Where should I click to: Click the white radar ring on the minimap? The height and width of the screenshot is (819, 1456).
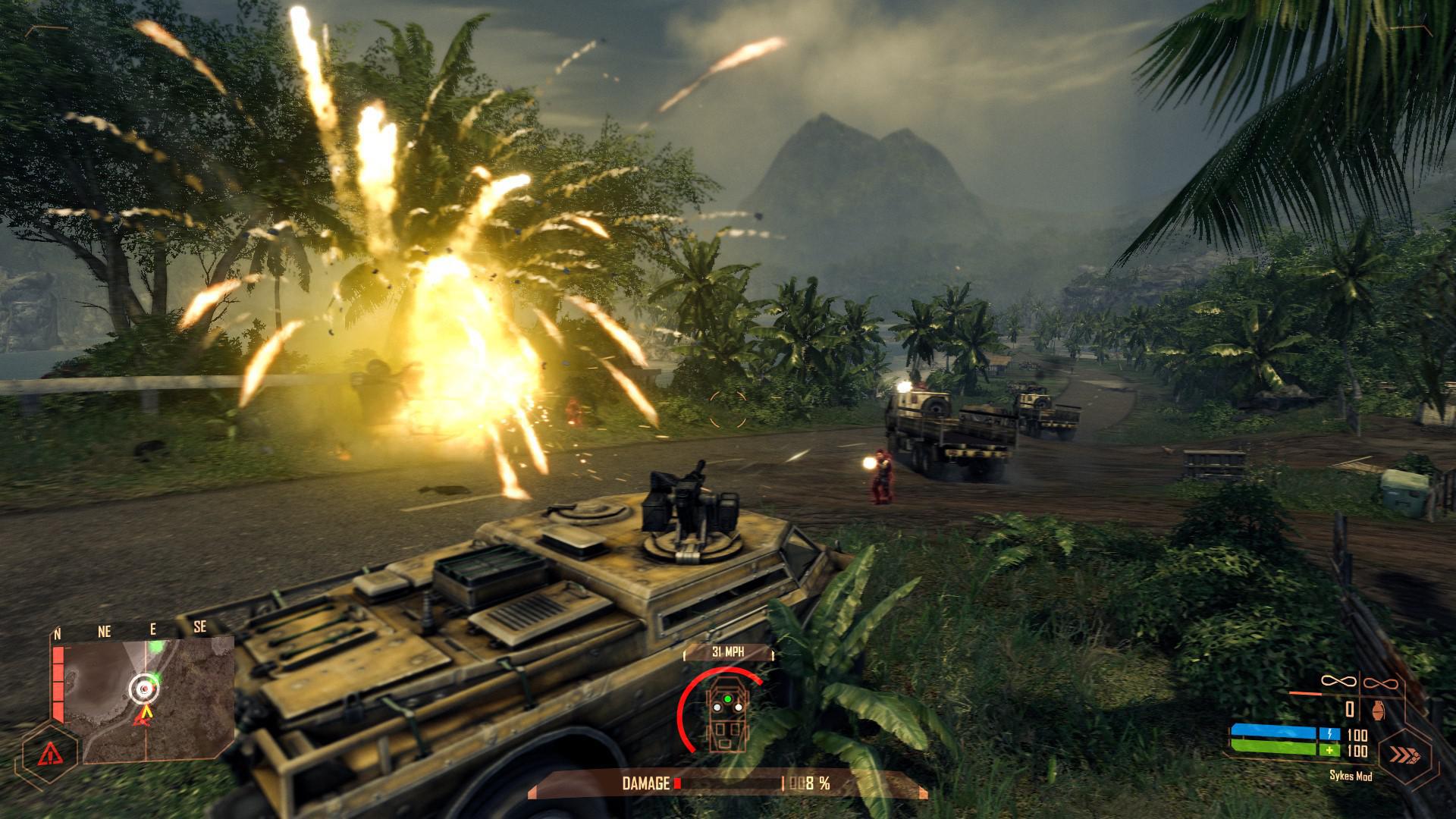click(144, 688)
